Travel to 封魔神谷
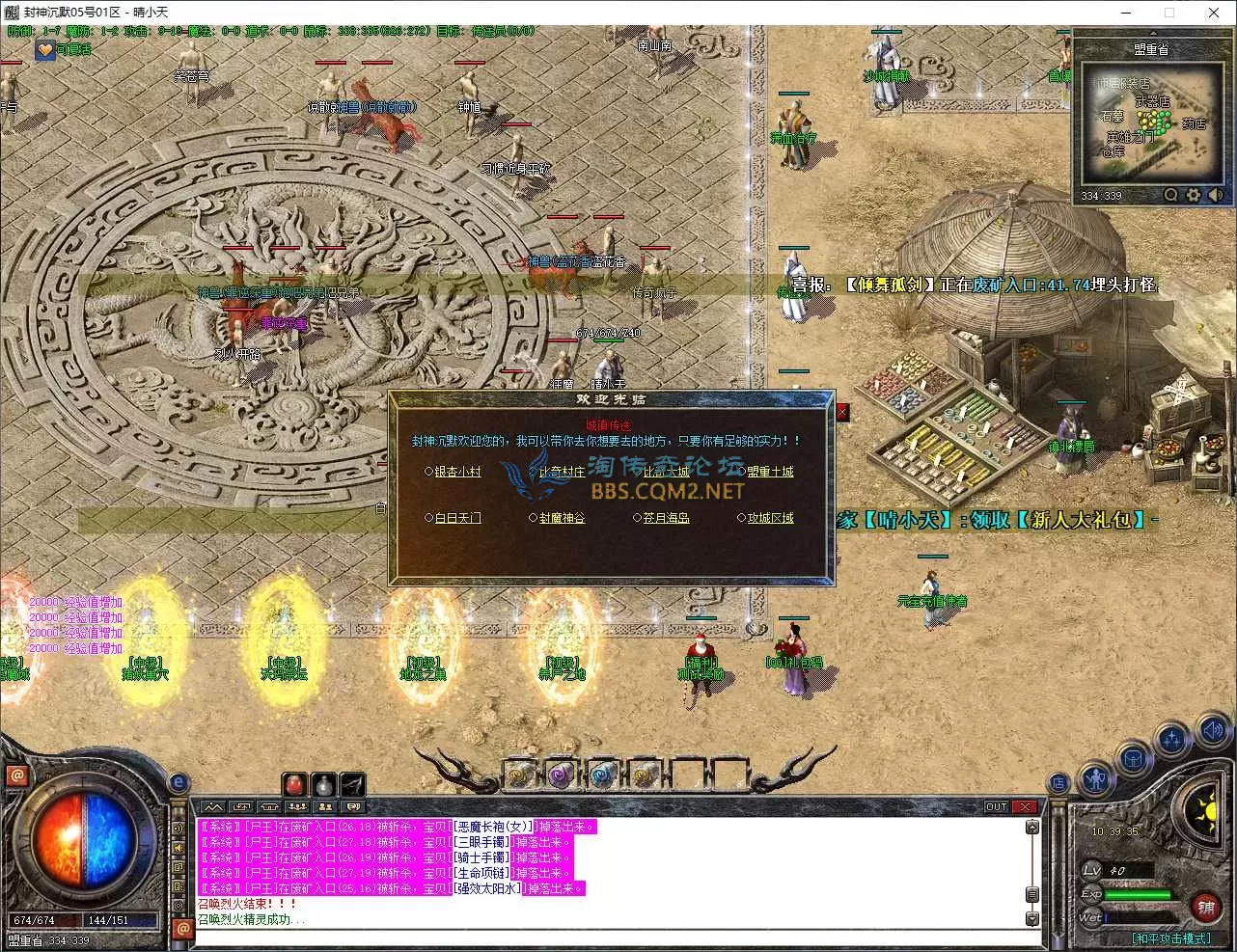 [562, 518]
